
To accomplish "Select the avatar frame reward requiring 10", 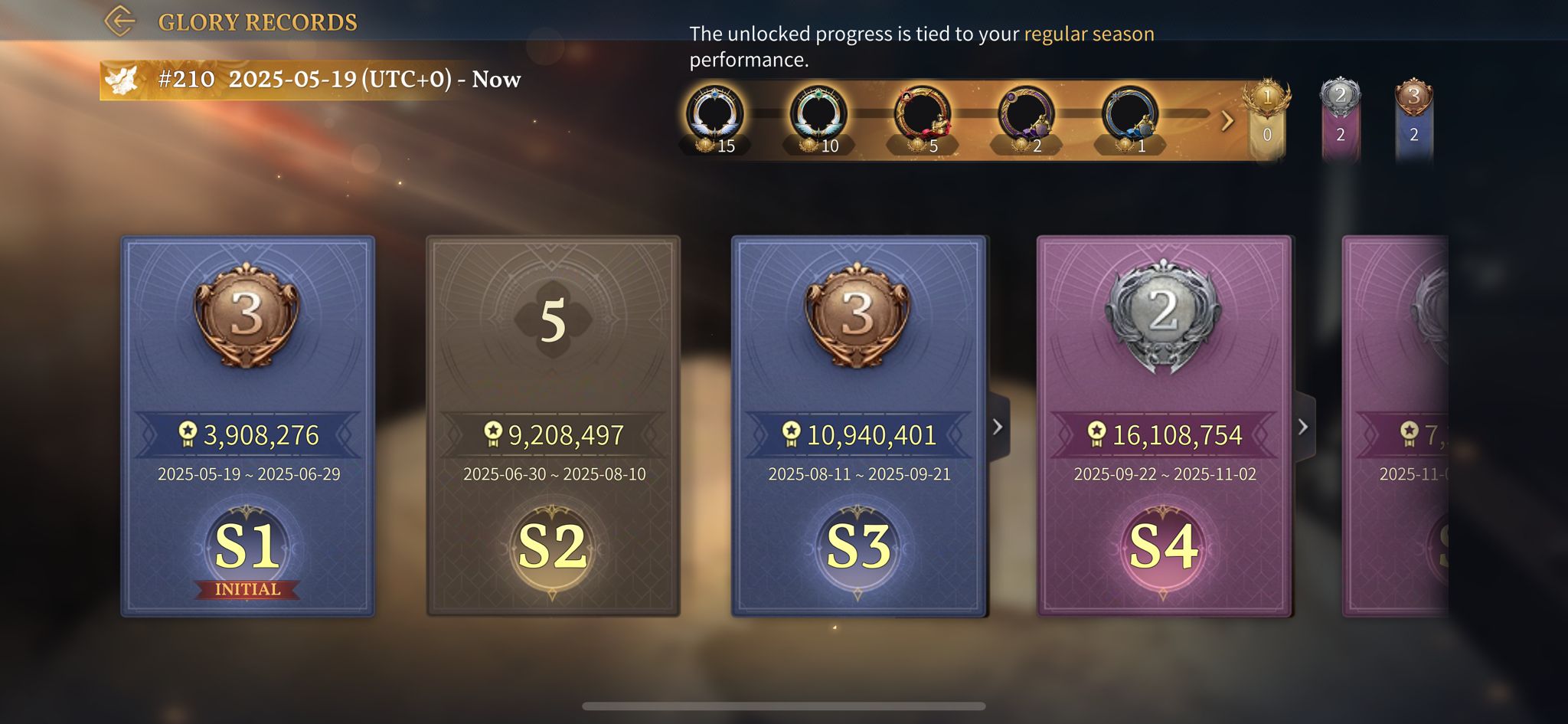I will pyautogui.click(x=818, y=116).
